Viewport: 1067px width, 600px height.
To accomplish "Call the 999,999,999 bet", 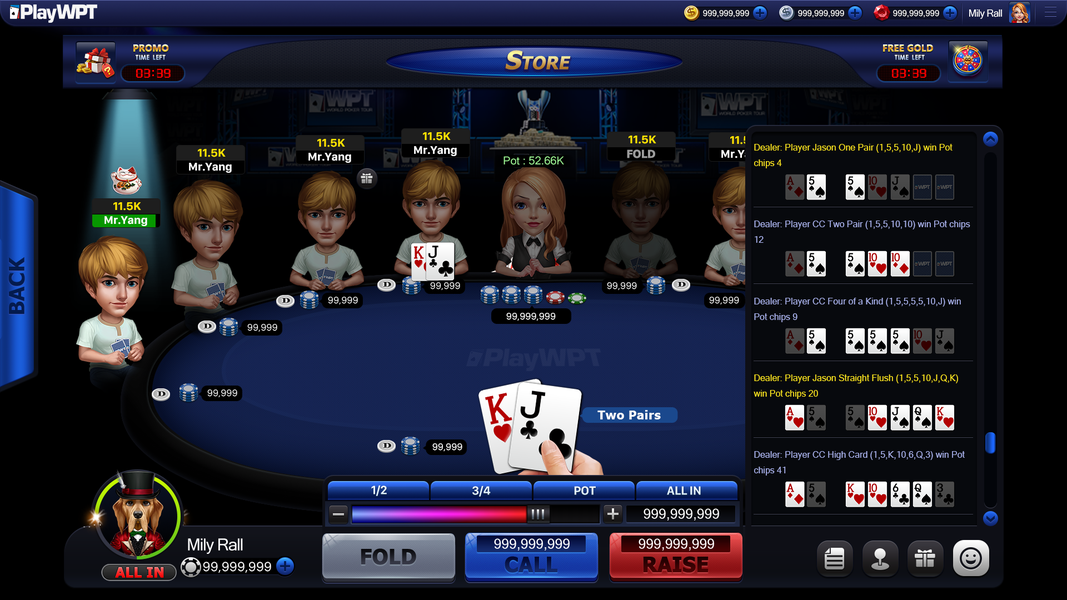I will [x=531, y=556].
